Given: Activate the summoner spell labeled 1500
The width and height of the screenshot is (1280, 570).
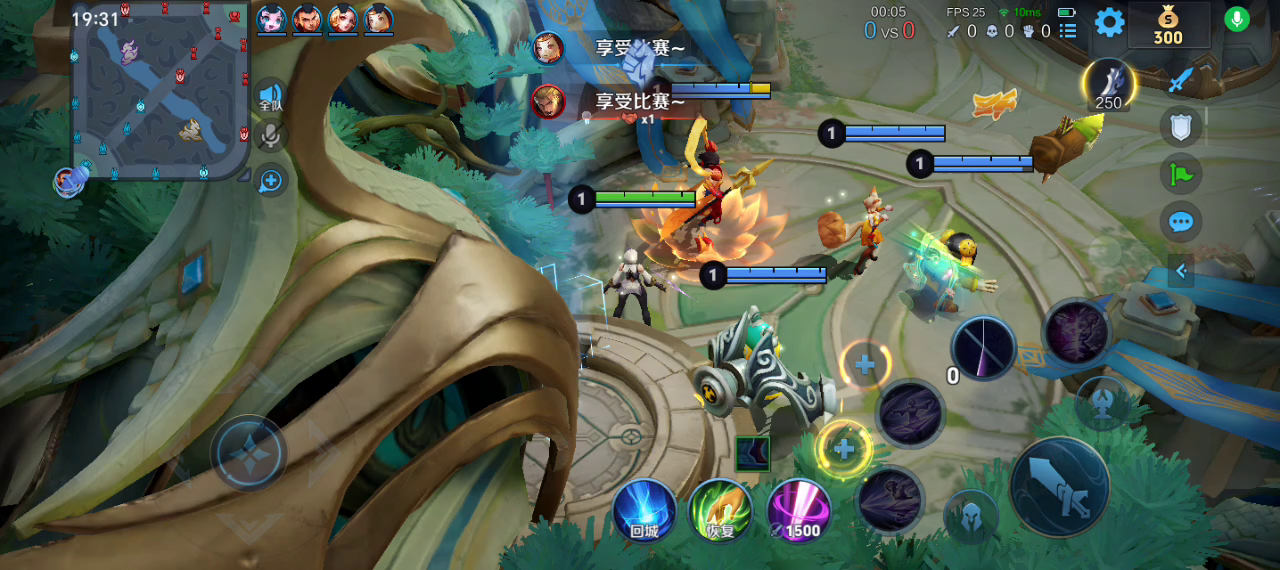Looking at the screenshot, I should [x=797, y=509].
